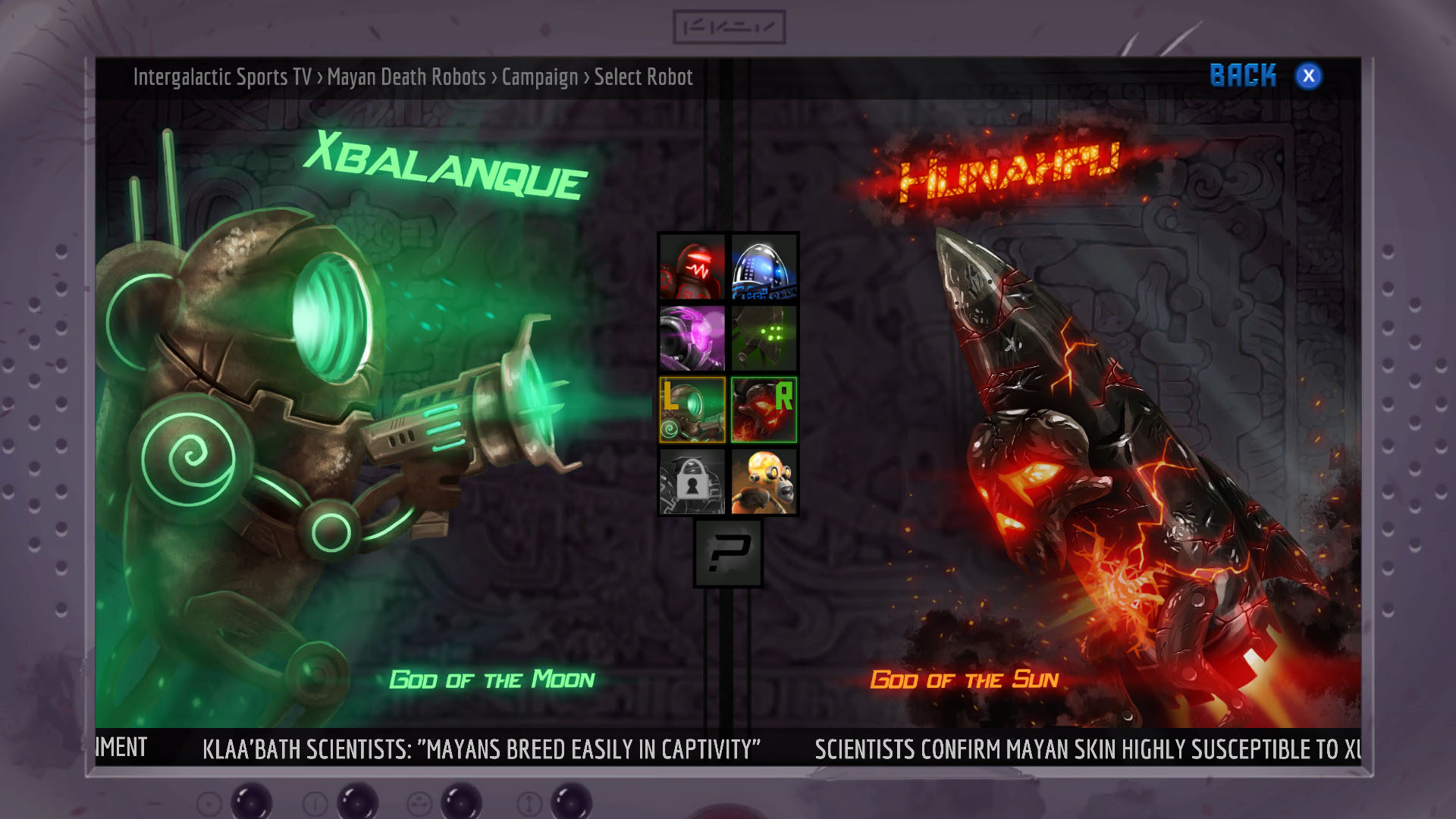Click the BACK button
The width and height of the screenshot is (1456, 819).
click(x=1243, y=76)
